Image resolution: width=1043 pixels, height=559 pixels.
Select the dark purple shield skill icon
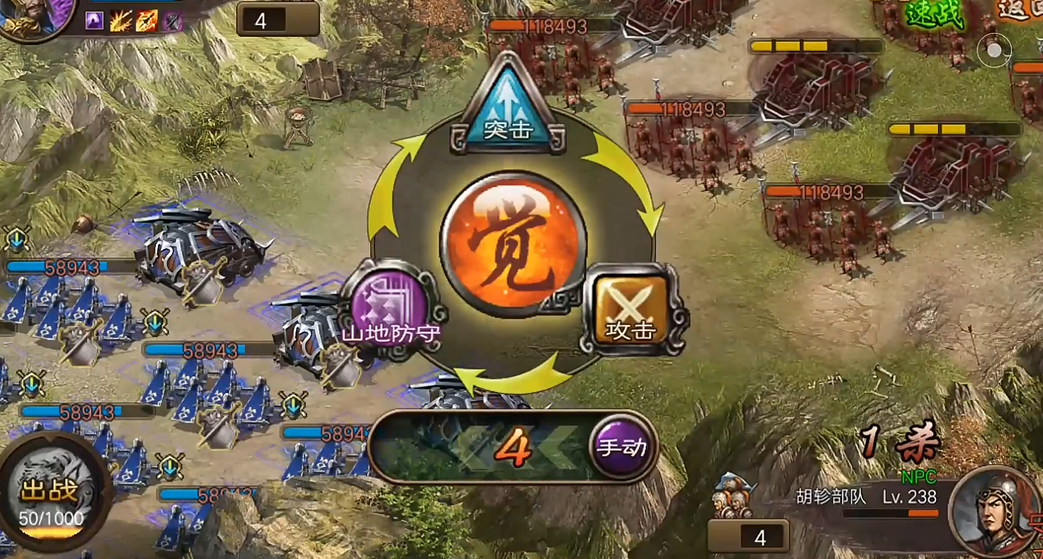tap(172, 20)
